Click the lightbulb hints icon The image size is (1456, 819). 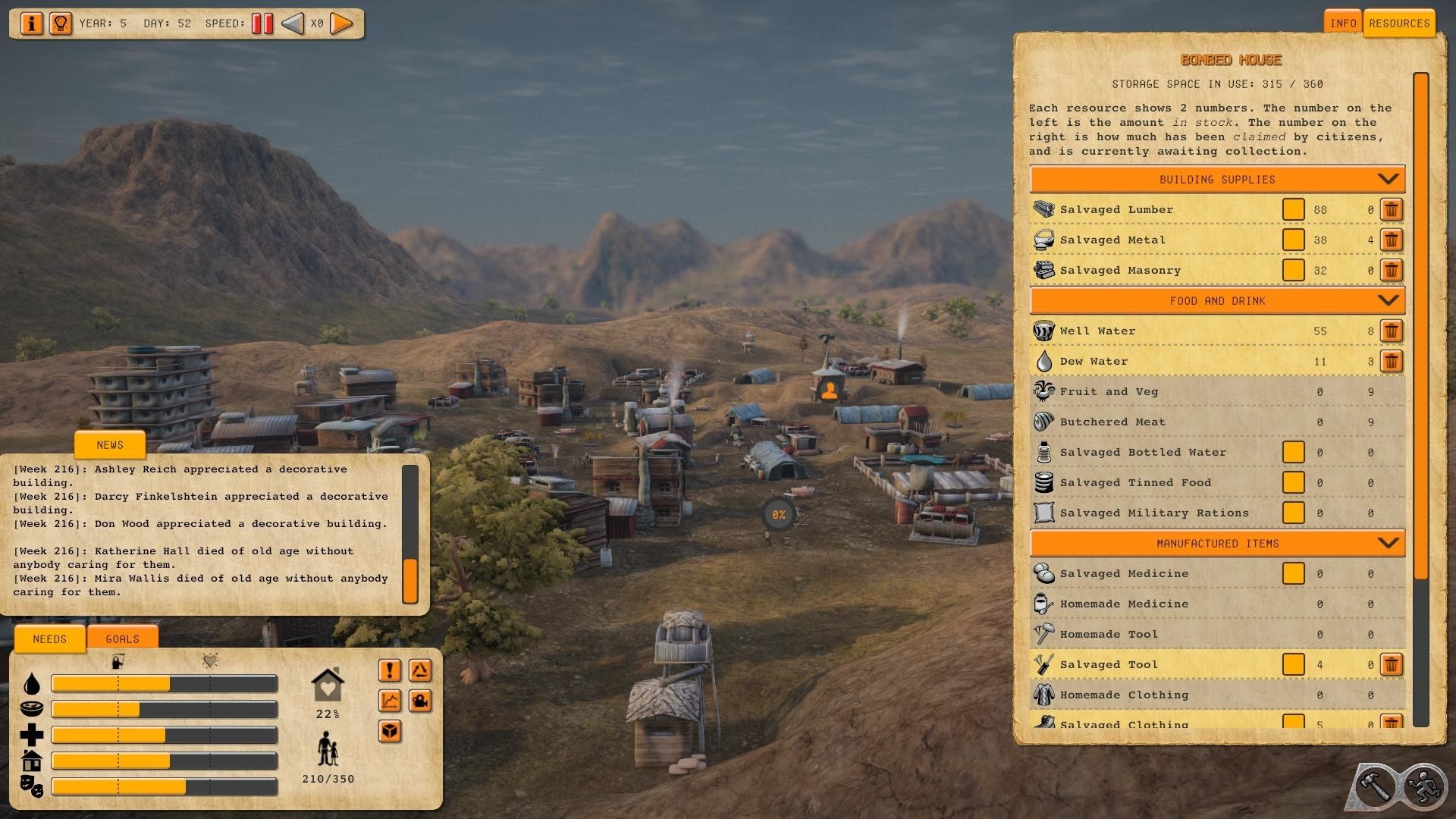[x=60, y=24]
